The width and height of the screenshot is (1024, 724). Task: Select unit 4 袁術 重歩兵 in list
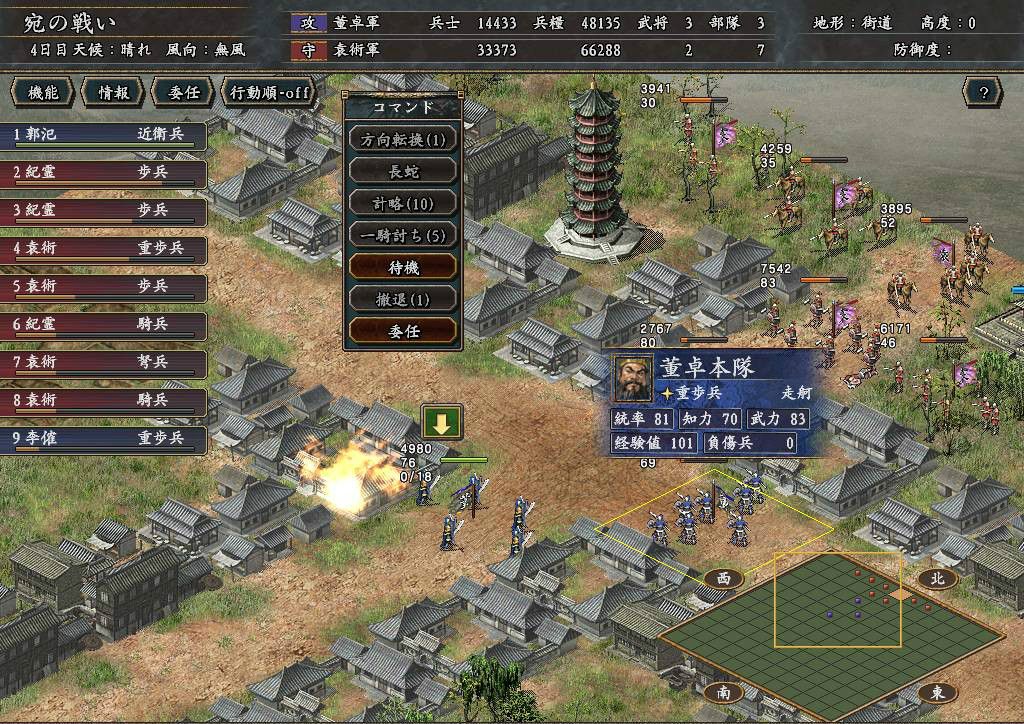(x=103, y=248)
